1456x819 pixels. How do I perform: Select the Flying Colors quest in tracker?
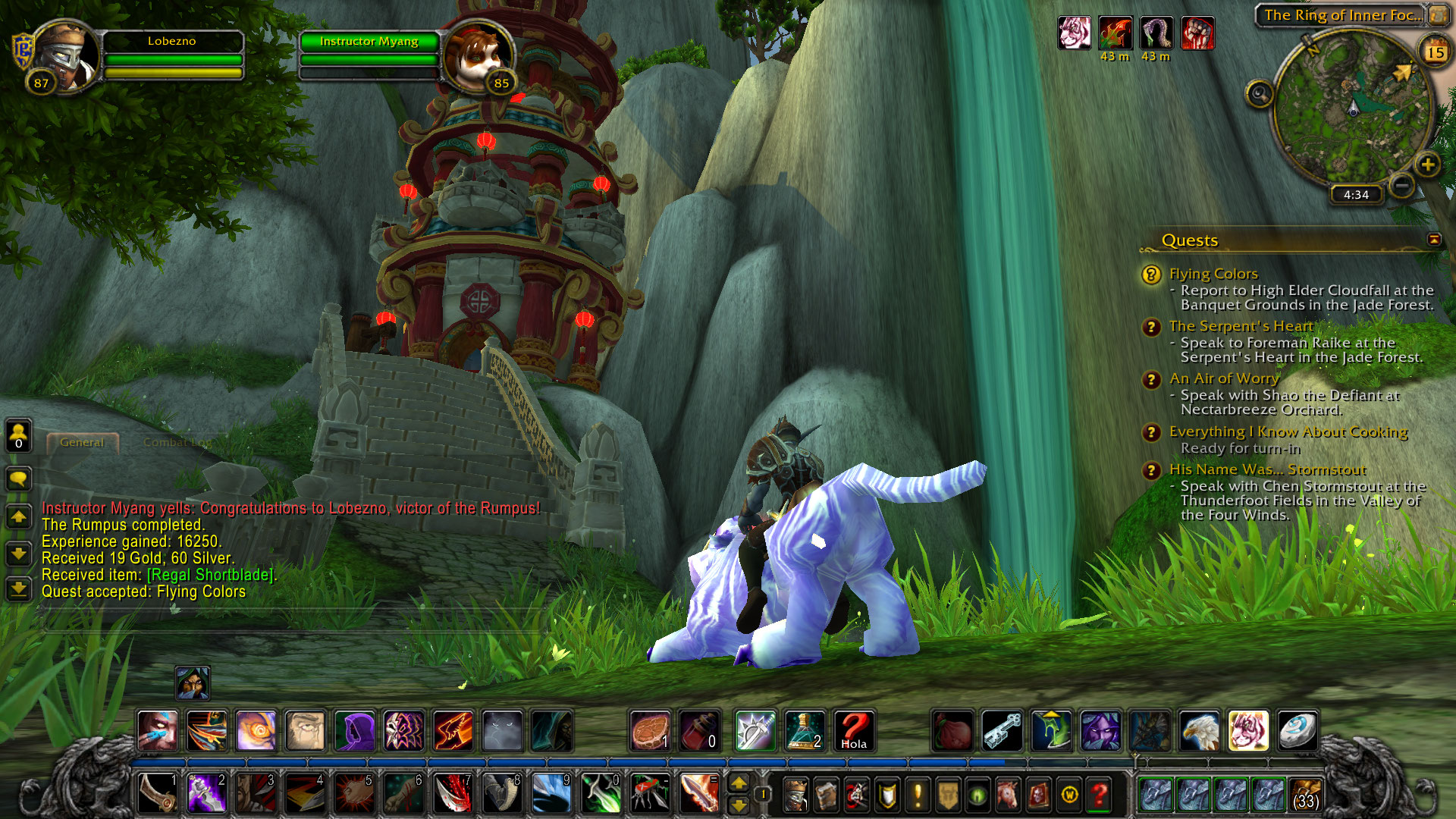pos(1213,274)
